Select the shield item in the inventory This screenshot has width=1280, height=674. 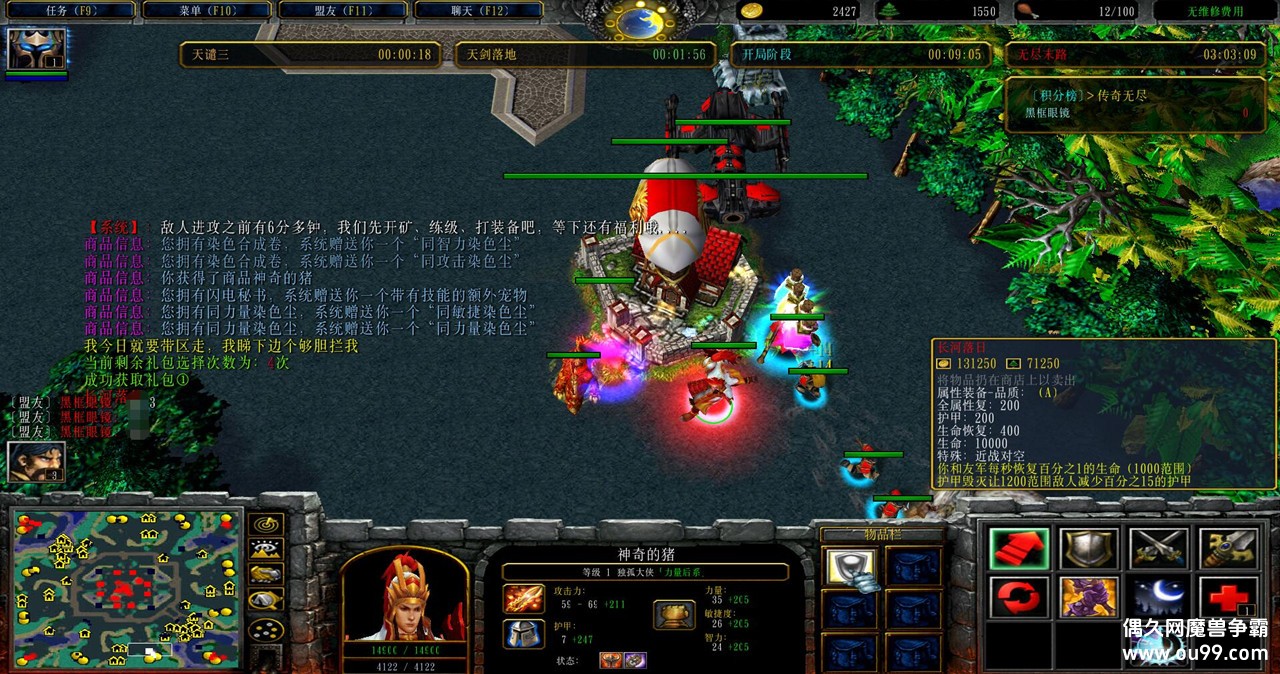pos(851,567)
